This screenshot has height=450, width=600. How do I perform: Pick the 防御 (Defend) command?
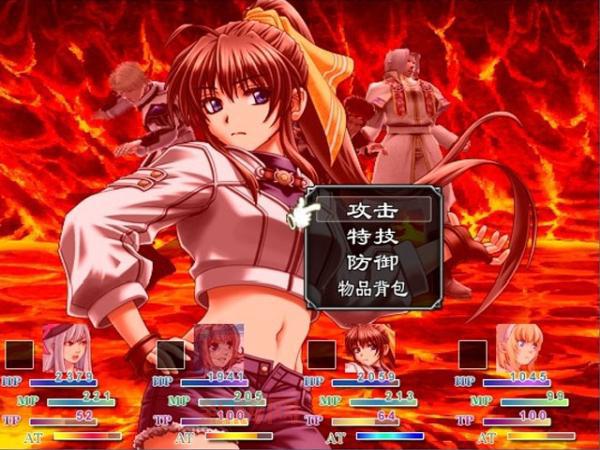[x=372, y=263]
